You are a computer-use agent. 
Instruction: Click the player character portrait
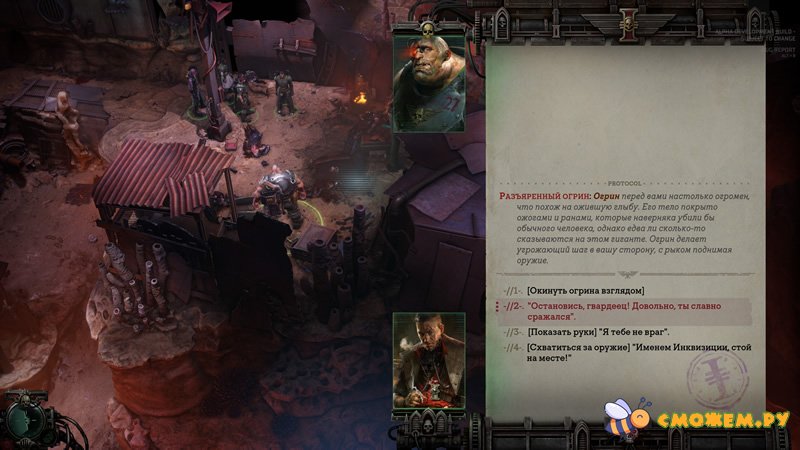pyautogui.click(x=428, y=359)
